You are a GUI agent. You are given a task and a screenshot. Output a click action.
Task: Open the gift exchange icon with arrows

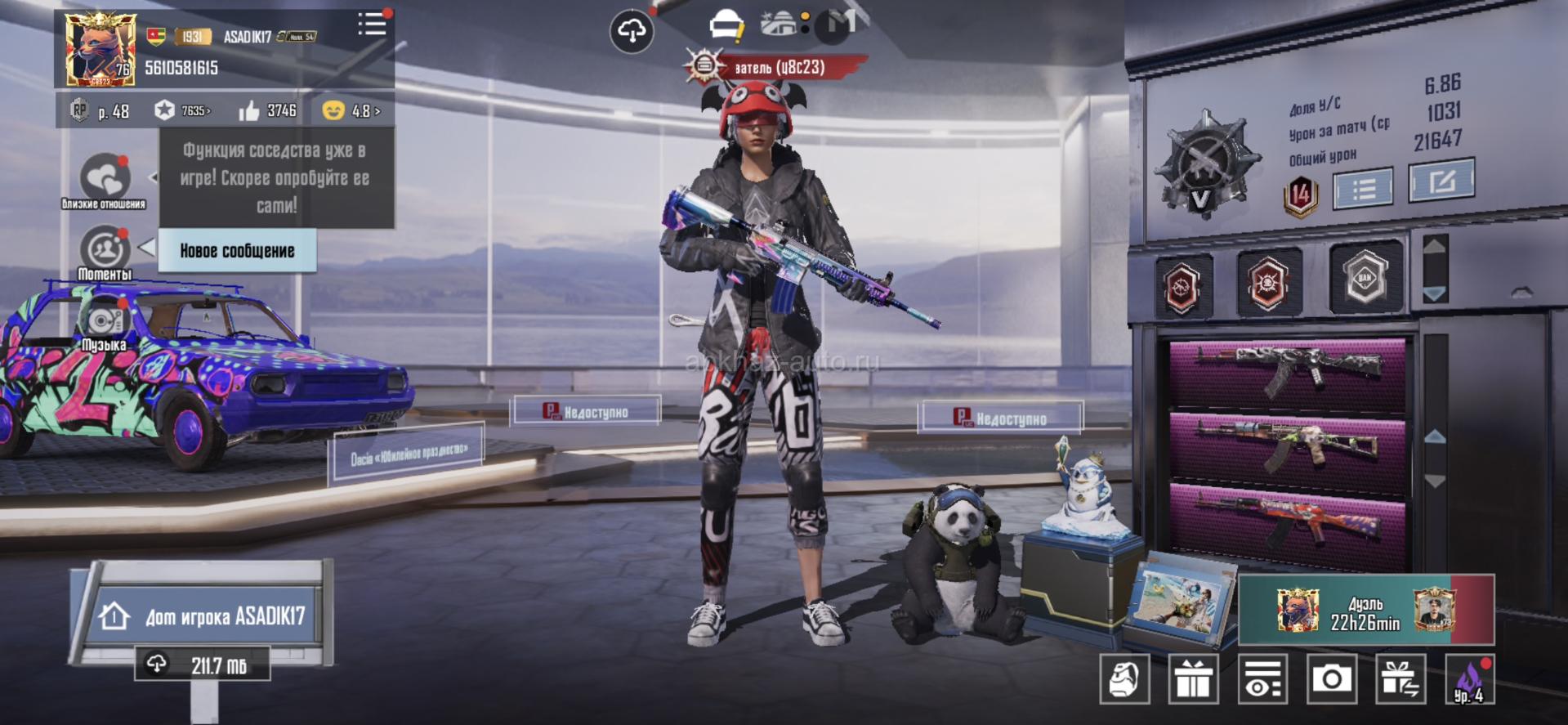(1400, 678)
